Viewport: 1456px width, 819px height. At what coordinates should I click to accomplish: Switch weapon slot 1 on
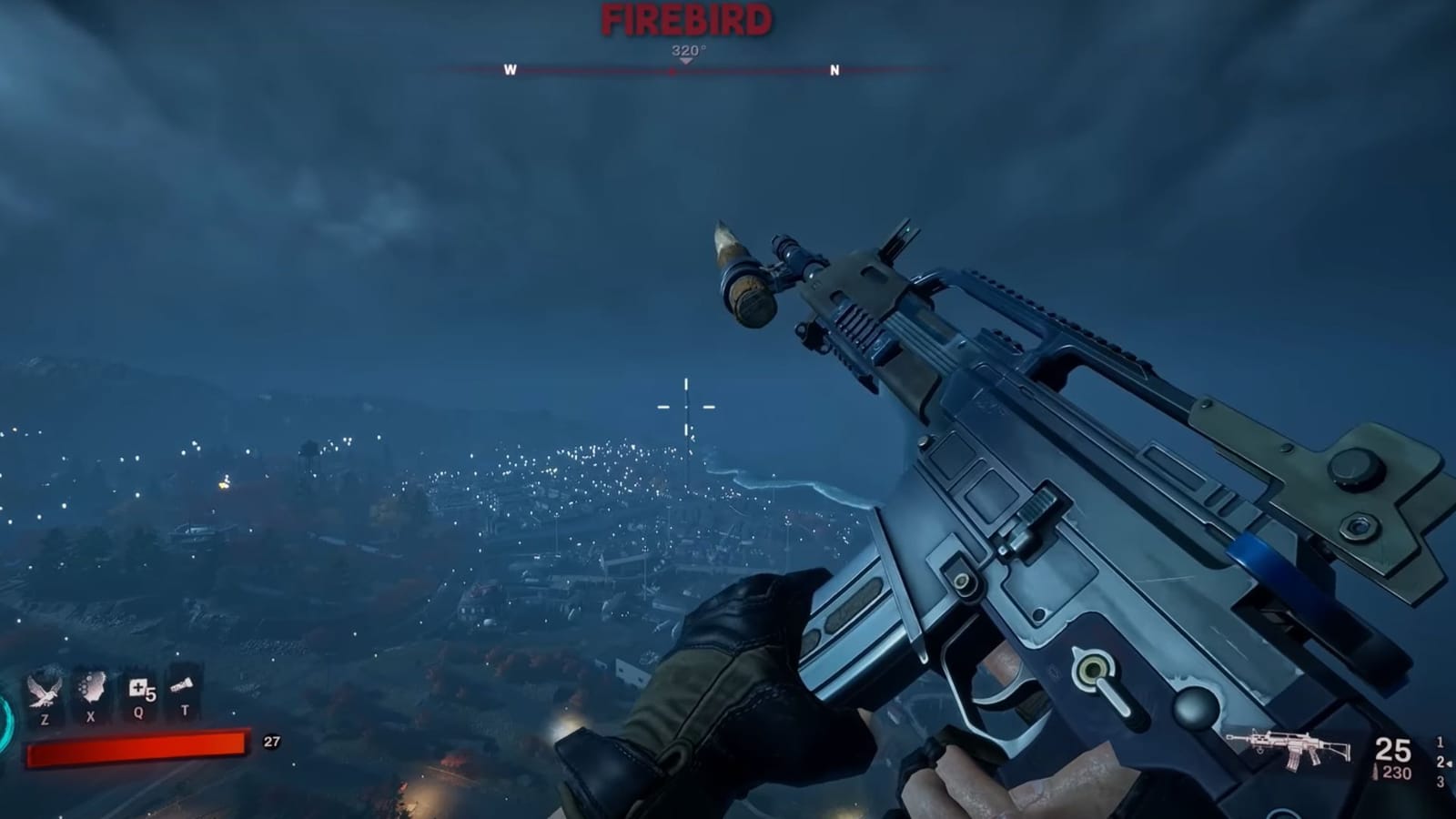click(1441, 742)
